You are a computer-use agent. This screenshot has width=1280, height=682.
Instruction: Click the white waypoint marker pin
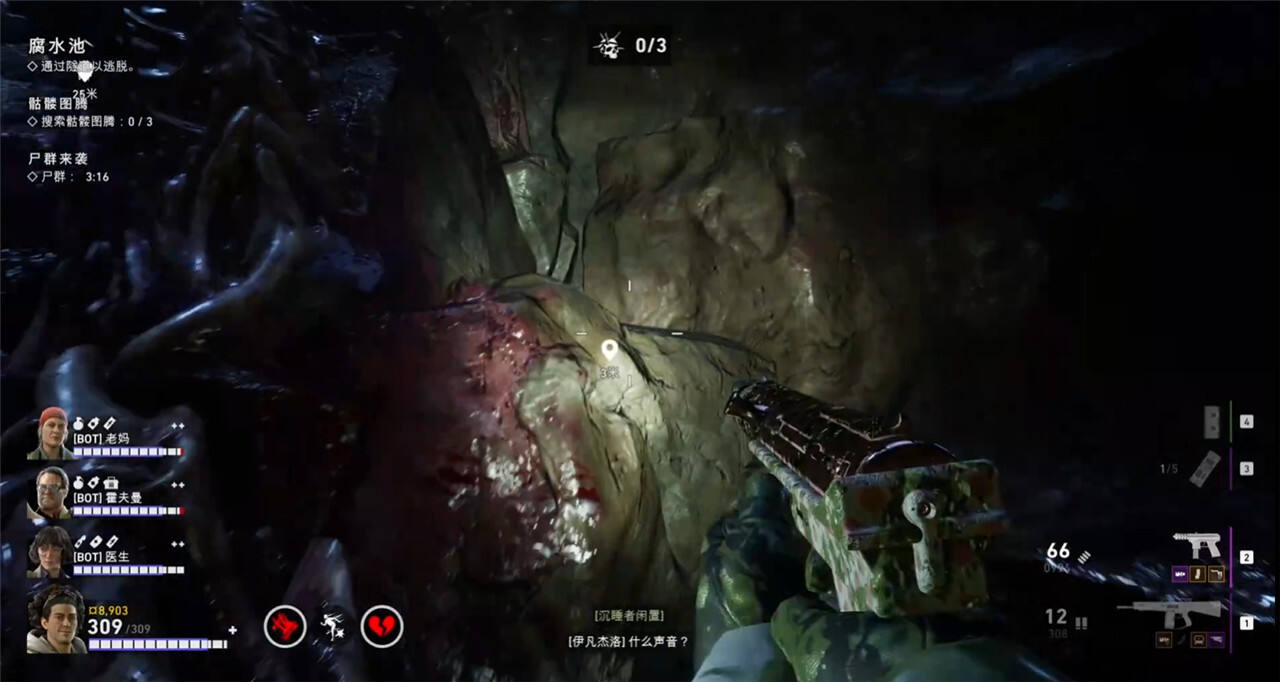click(609, 350)
